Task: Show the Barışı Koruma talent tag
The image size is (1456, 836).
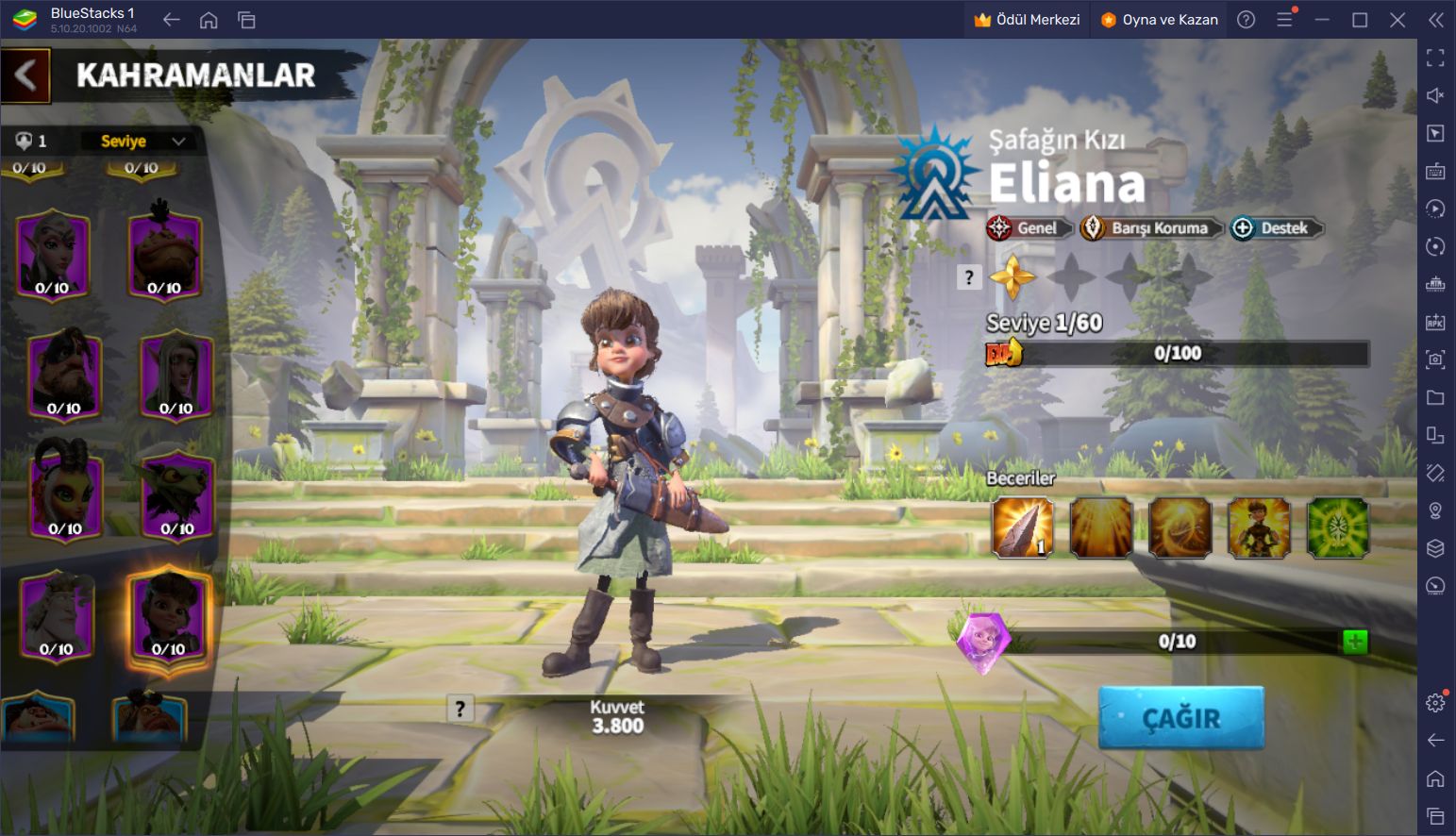Action: [1151, 228]
